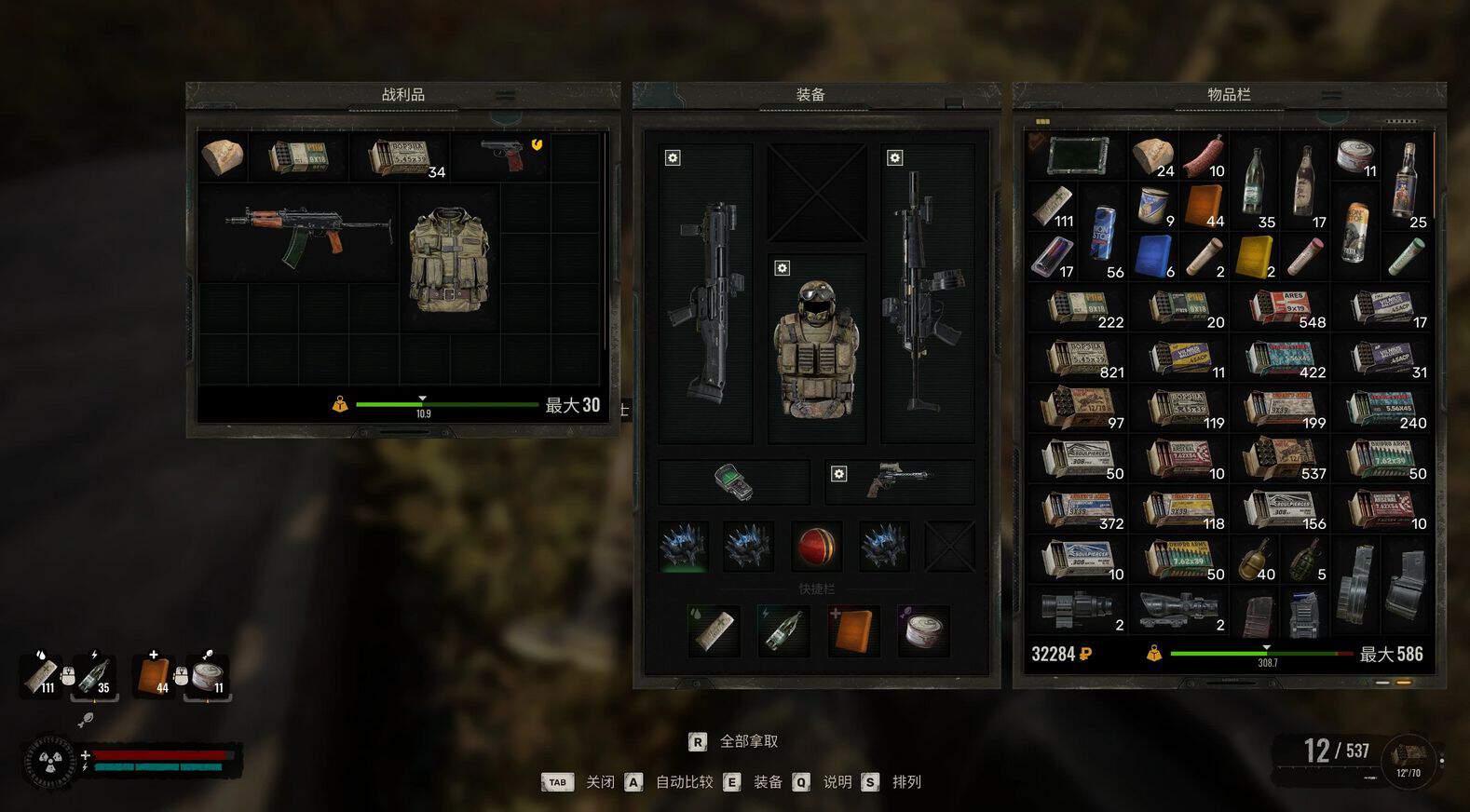1470x812 pixels.
Task: Select the bandage stack of 111 in inventory
Action: click(1053, 206)
